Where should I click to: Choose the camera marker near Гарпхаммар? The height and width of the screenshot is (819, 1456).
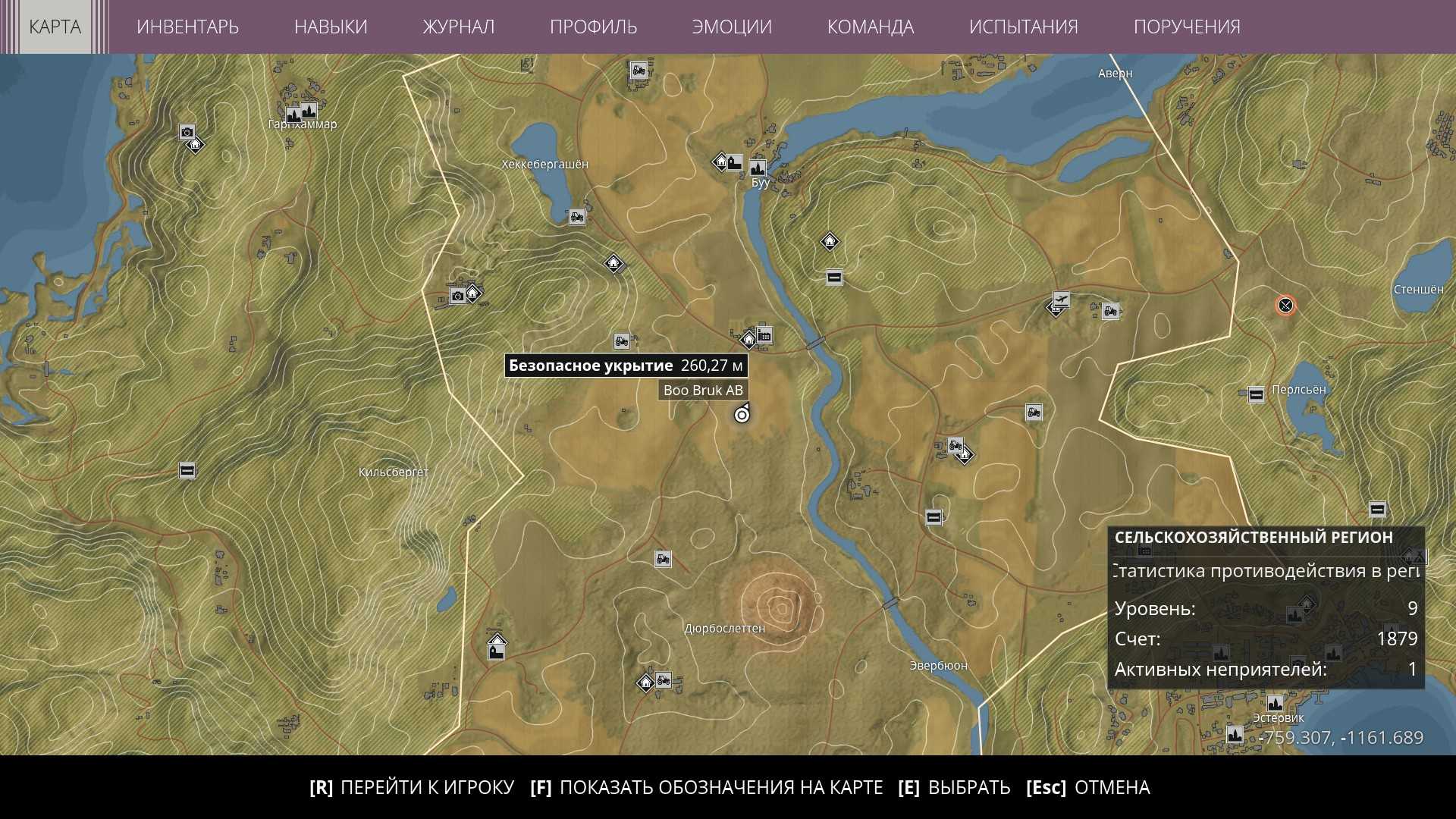[x=187, y=132]
